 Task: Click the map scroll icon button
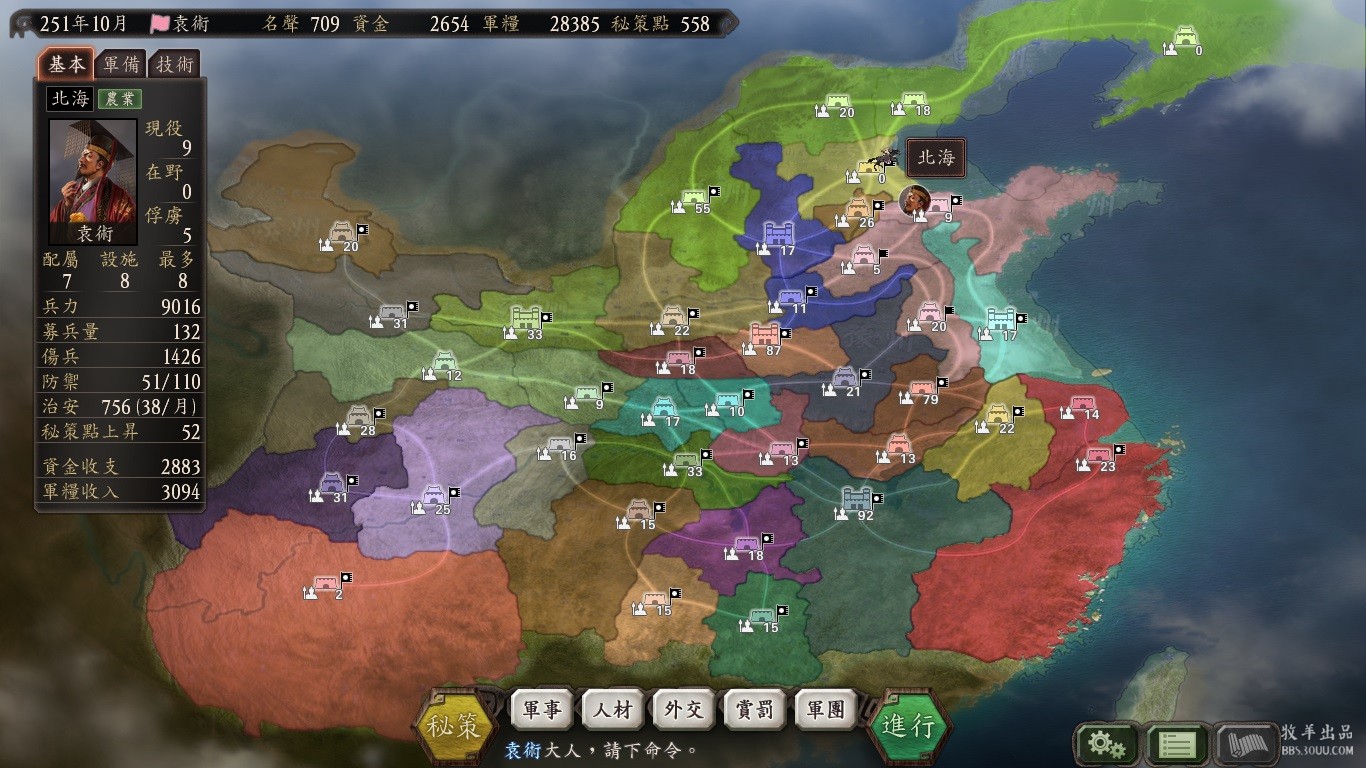1247,744
